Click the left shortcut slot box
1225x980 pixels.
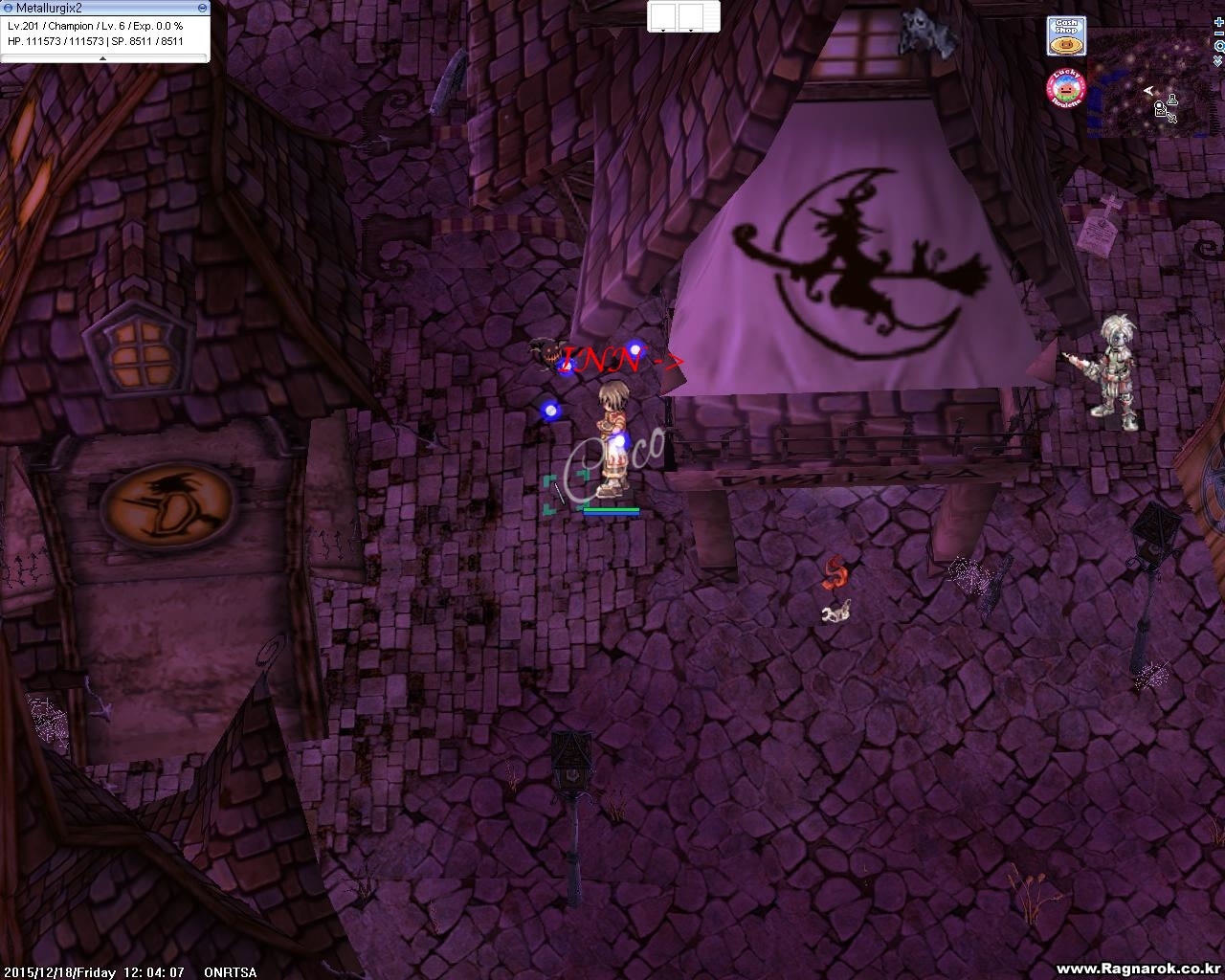663,16
